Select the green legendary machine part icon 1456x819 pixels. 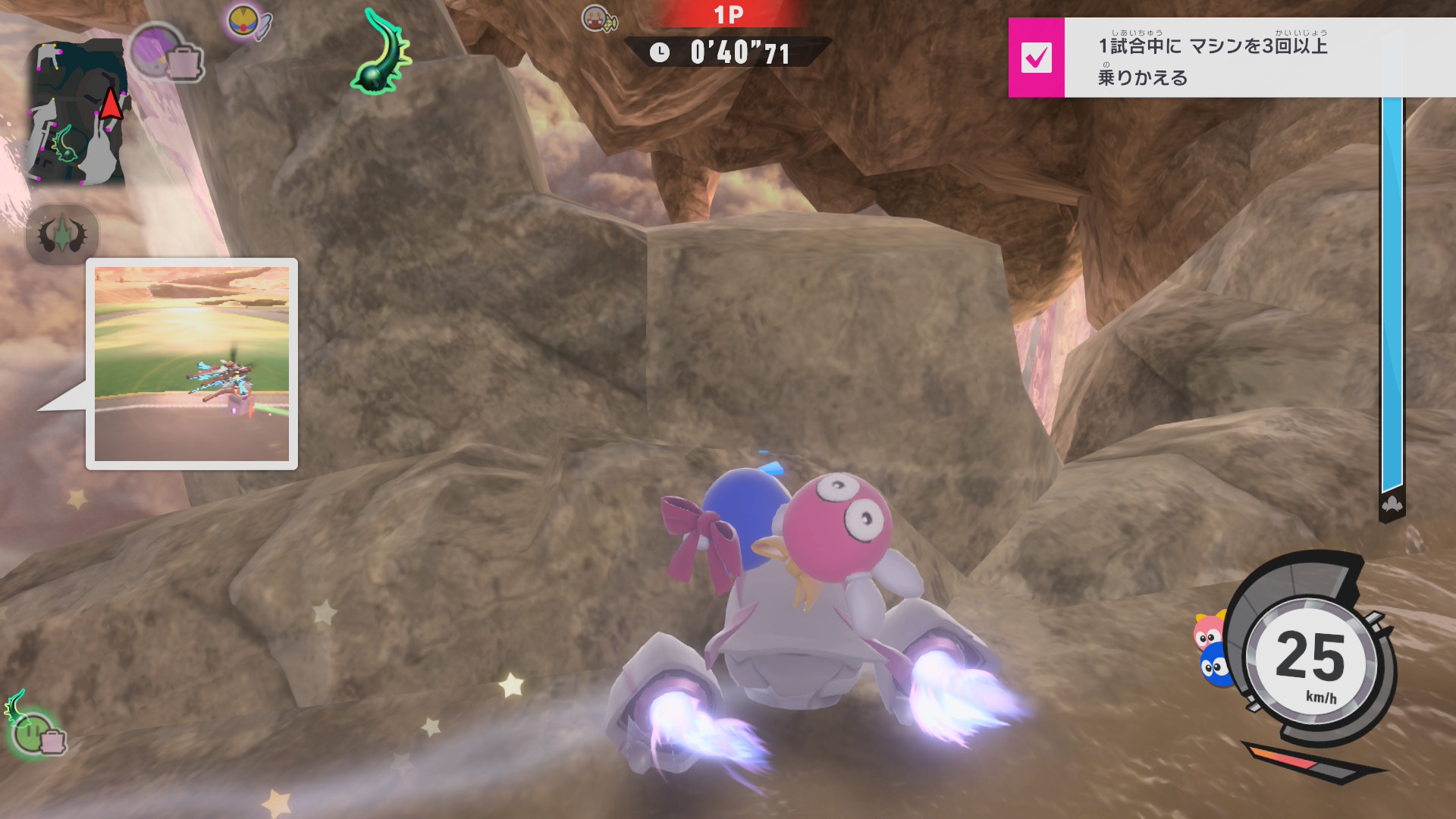tap(383, 52)
